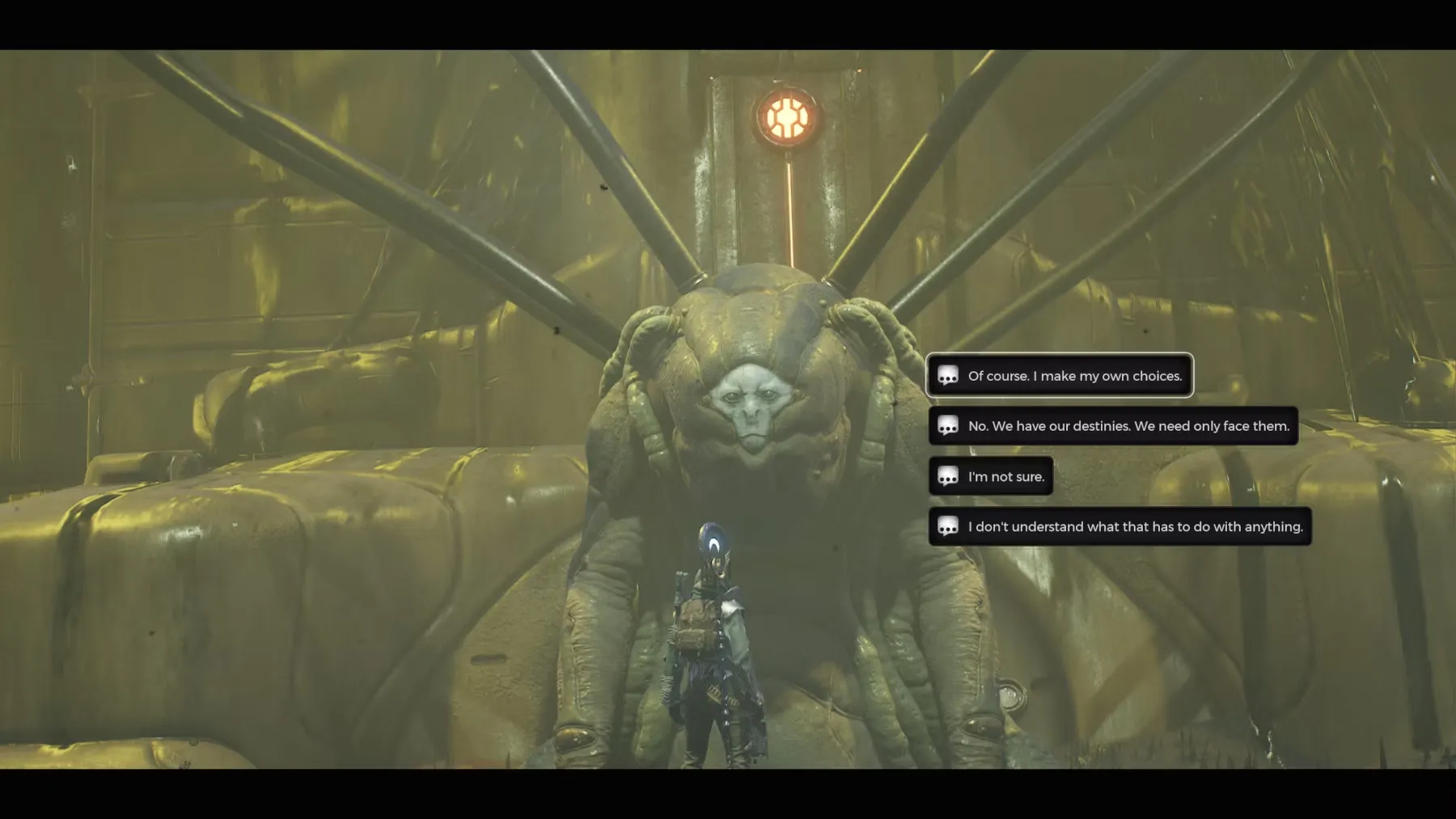Select the reply about facing our destinies

coord(1113,426)
